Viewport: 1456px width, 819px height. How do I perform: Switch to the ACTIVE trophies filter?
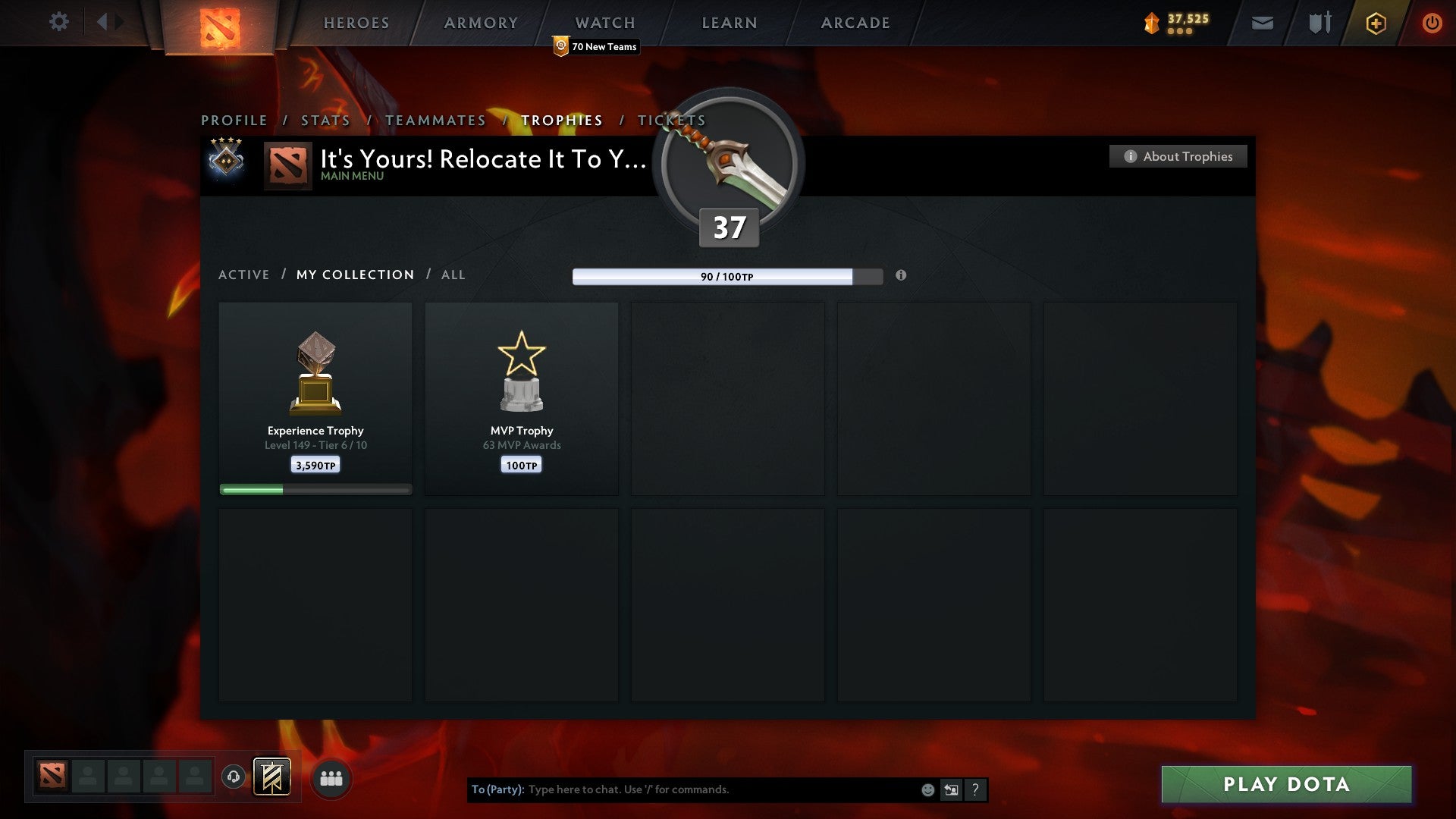pos(244,275)
